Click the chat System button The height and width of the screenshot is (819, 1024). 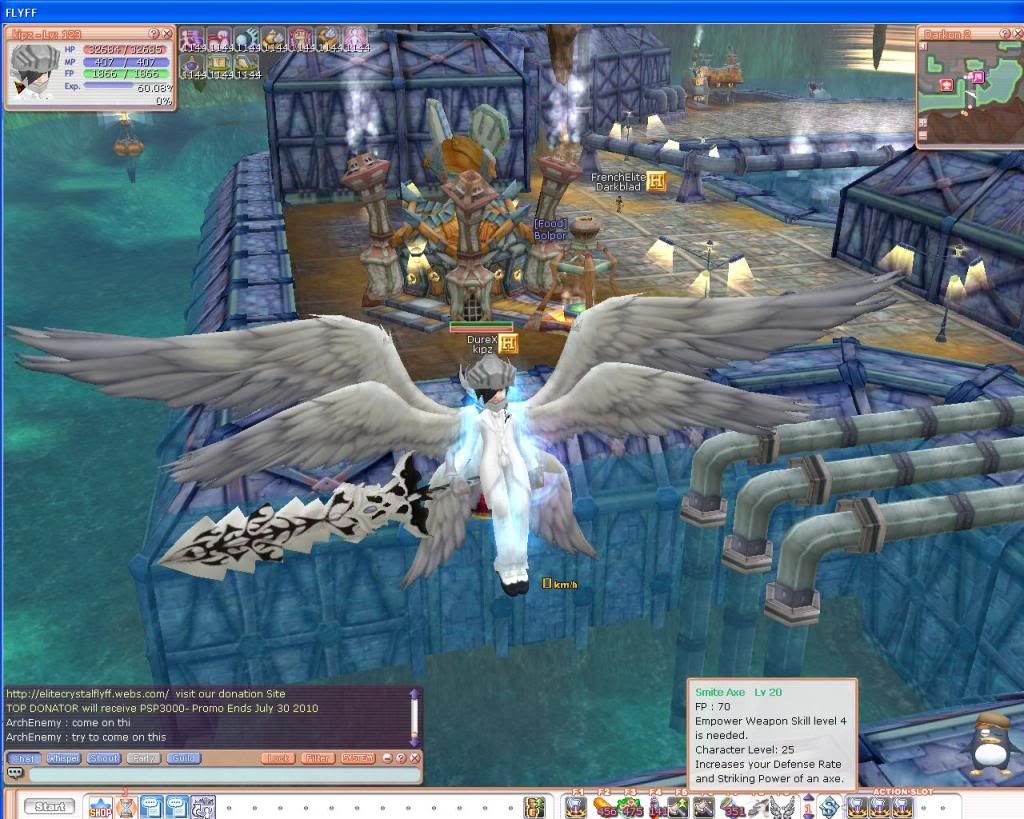[x=357, y=759]
